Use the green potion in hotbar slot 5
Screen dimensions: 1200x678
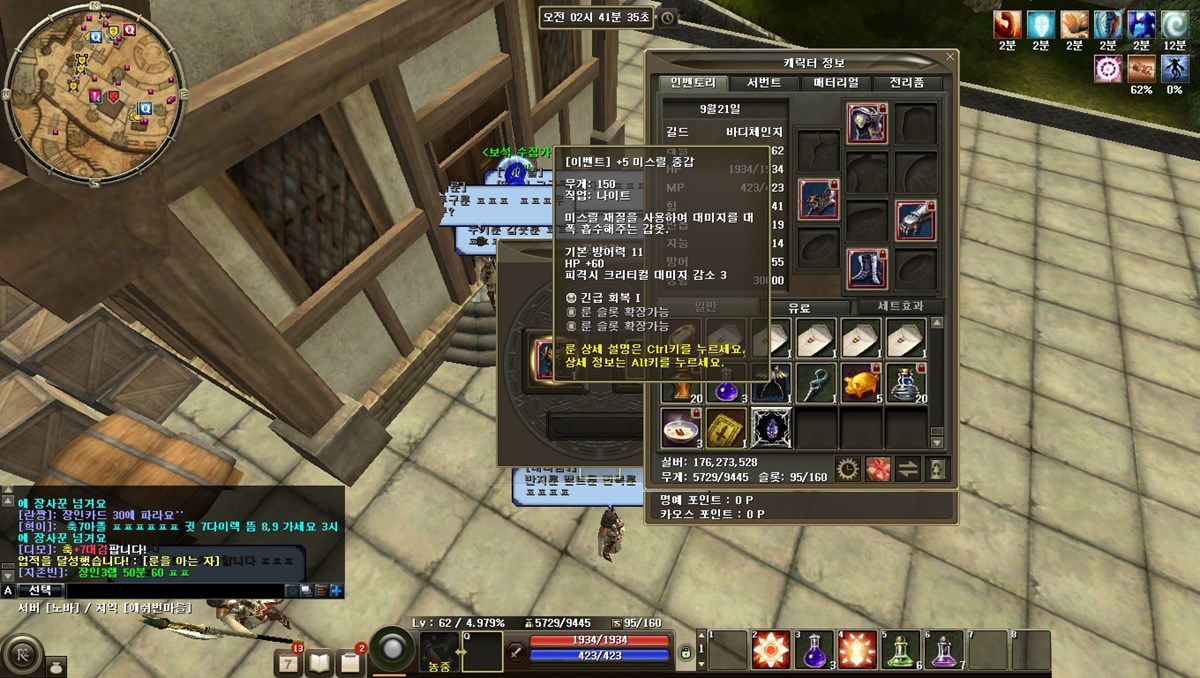click(901, 650)
